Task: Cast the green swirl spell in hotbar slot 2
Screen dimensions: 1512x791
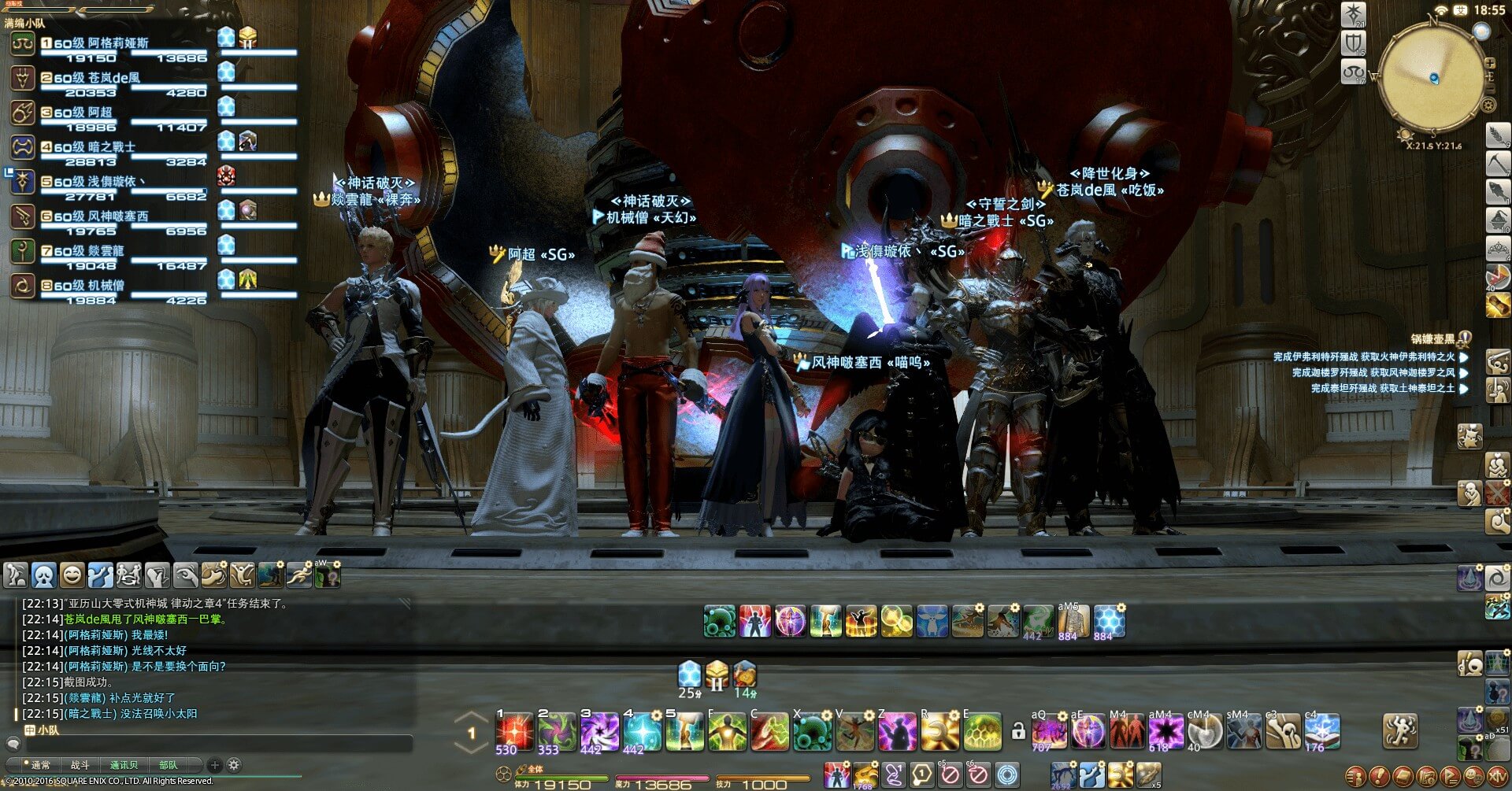Action: 557,732
